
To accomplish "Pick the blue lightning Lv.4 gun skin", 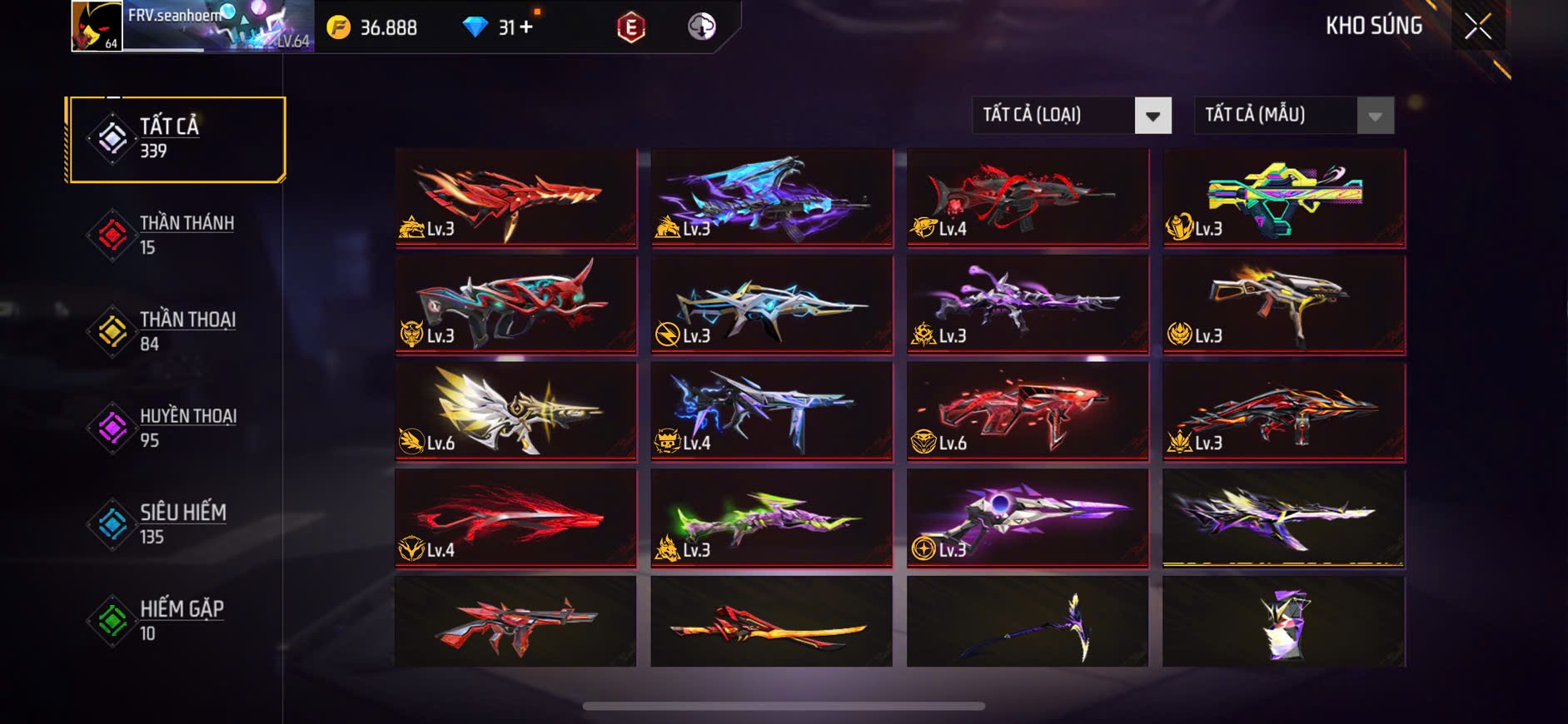I will tap(771, 411).
